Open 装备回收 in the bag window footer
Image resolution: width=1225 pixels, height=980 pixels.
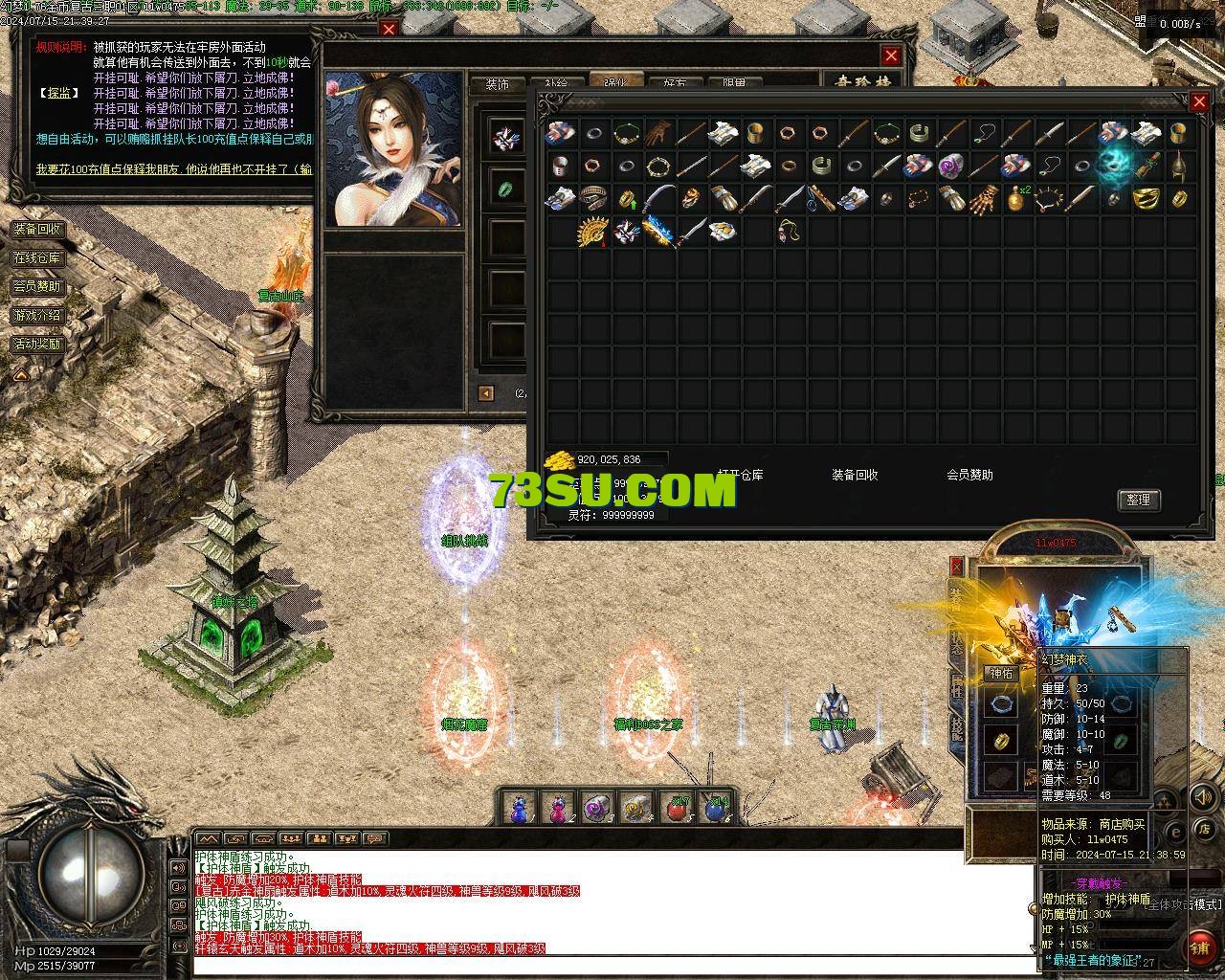pos(855,475)
